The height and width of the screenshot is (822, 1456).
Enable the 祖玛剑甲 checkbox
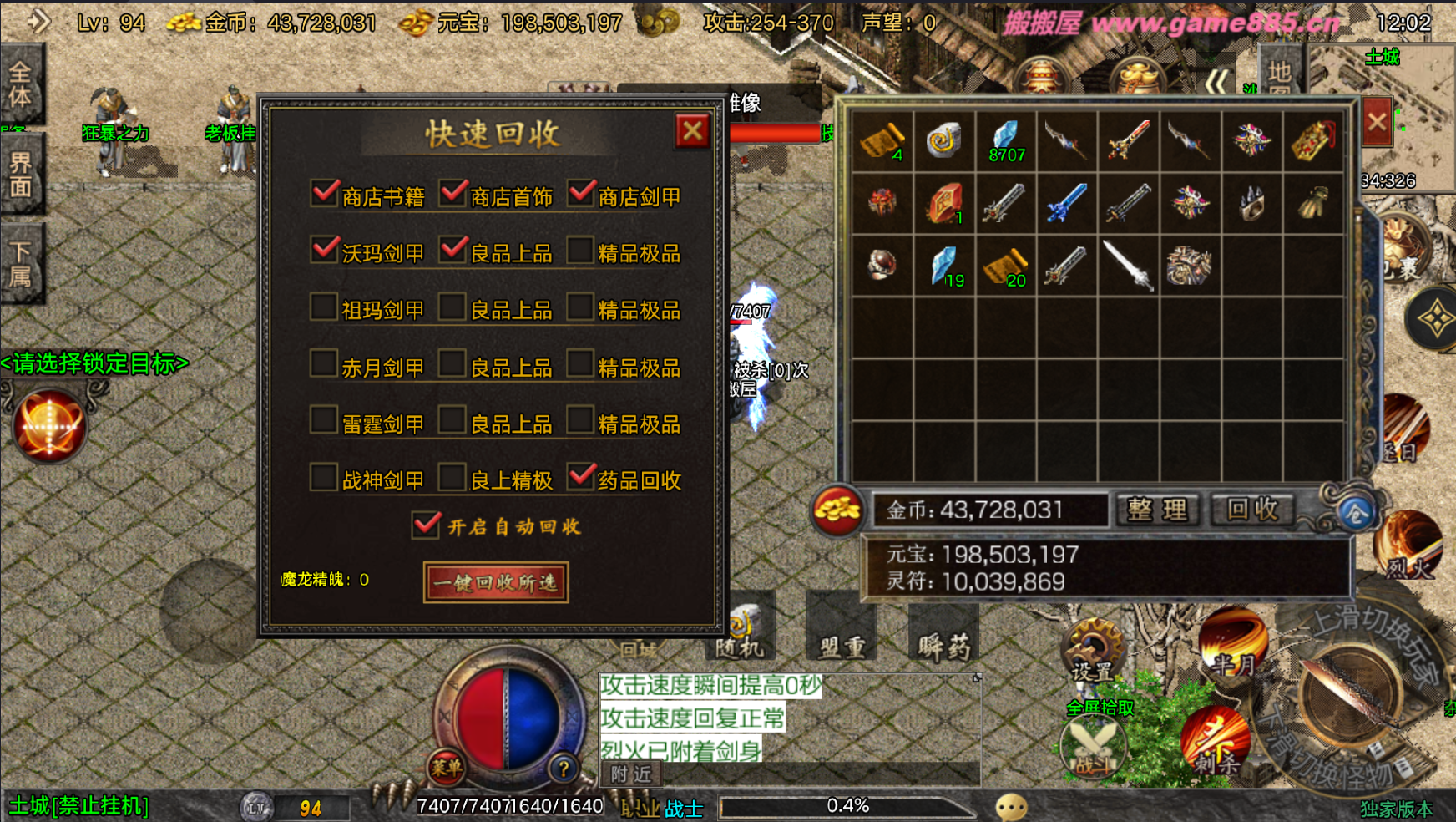(x=324, y=307)
